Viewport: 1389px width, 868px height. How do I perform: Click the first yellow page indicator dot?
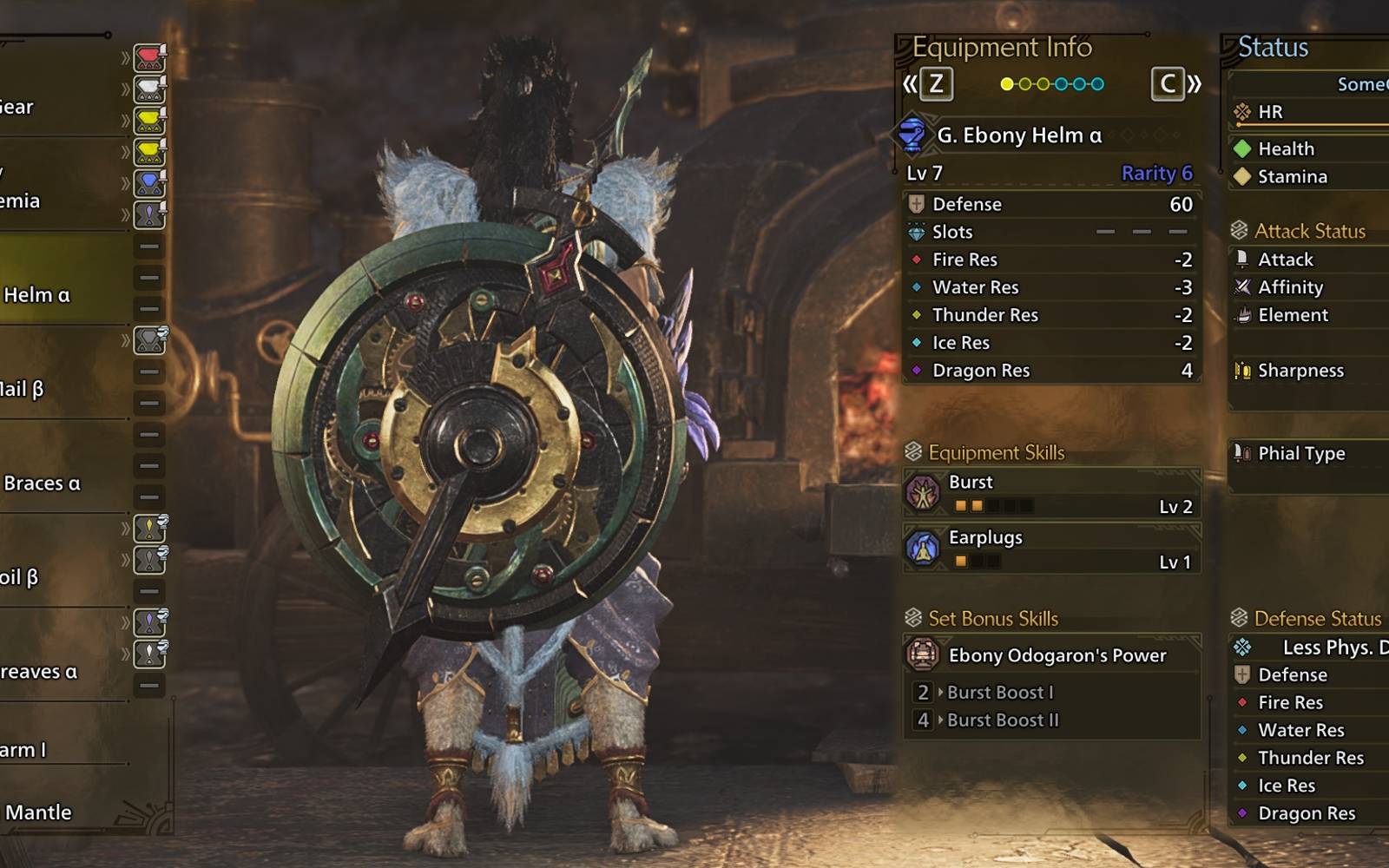pyautogui.click(x=1007, y=84)
